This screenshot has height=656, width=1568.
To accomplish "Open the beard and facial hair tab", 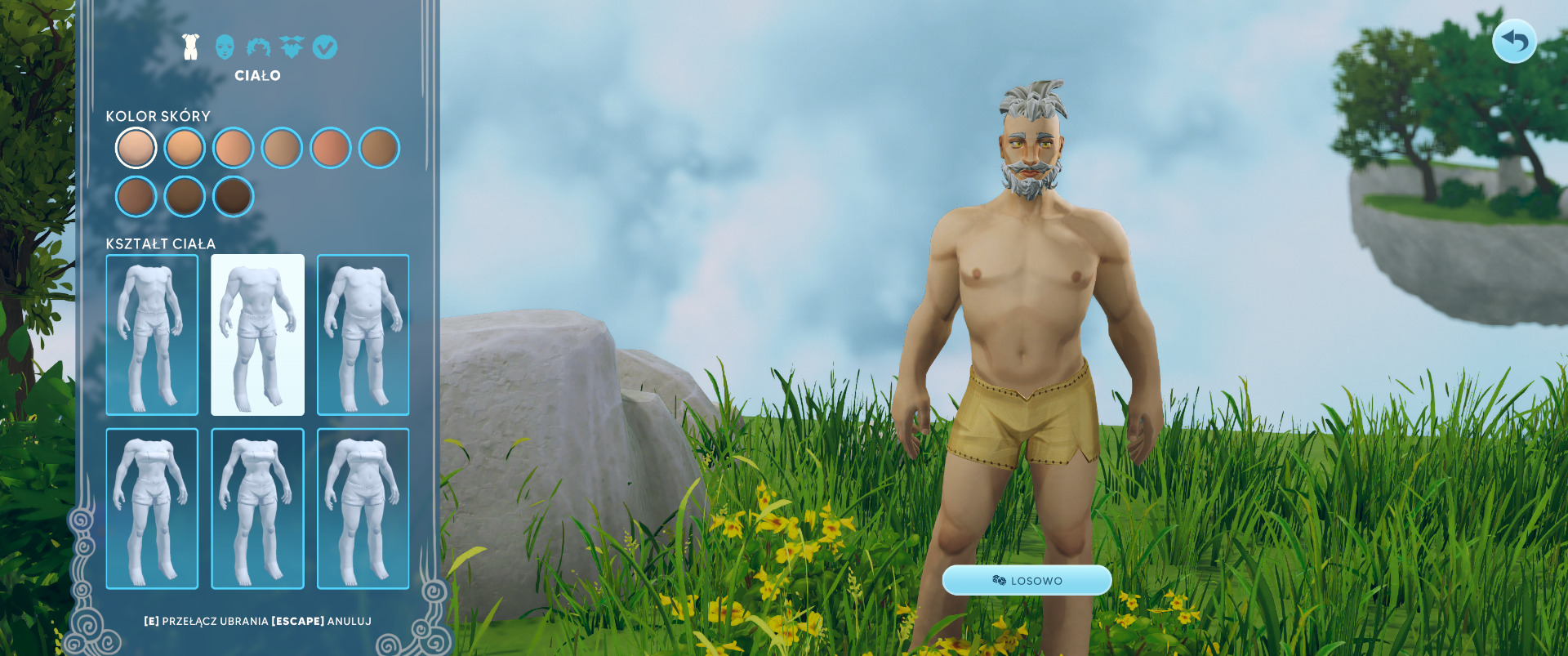I will [292, 47].
